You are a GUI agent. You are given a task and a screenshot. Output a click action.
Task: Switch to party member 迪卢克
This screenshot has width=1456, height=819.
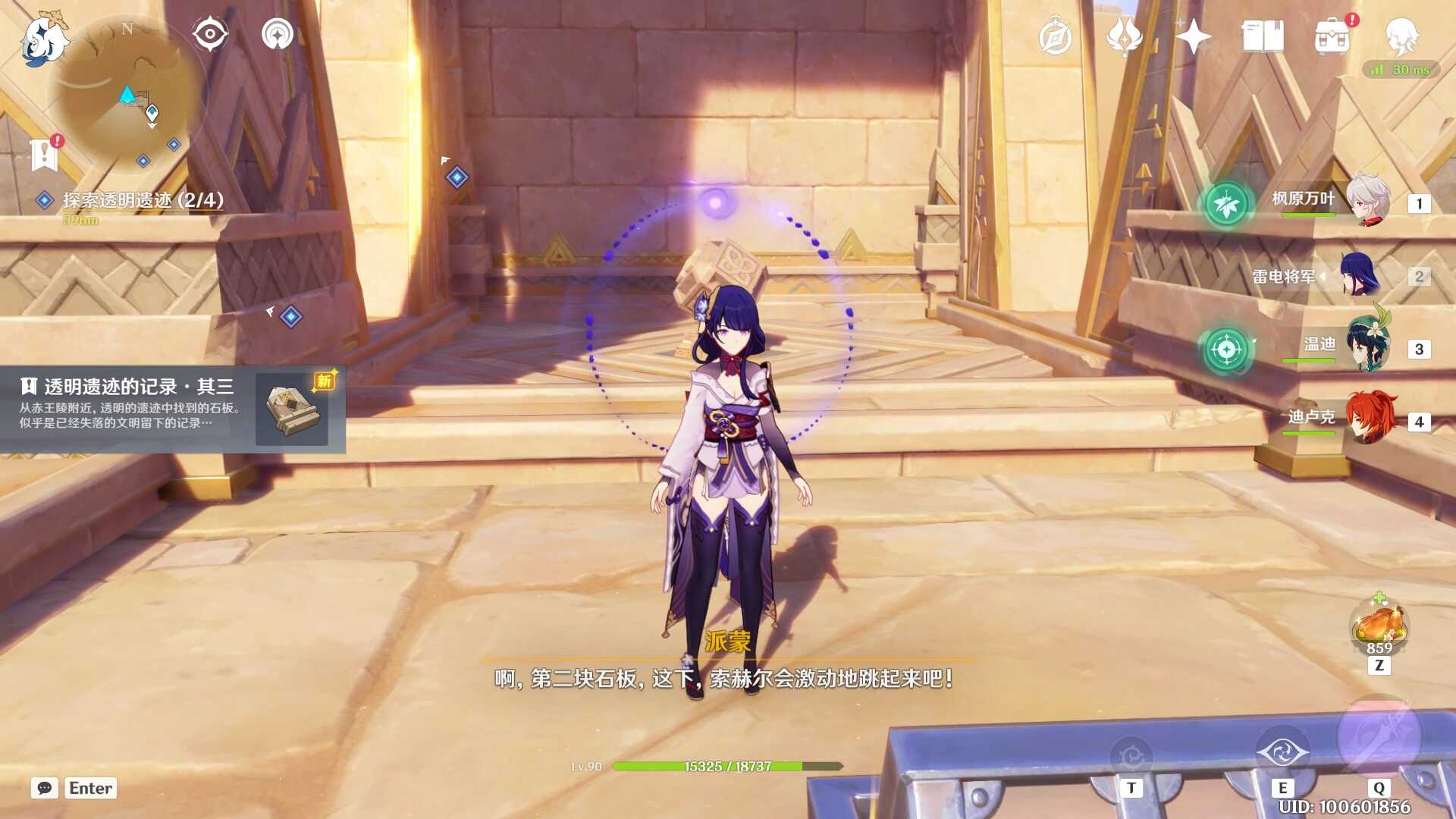pos(1368,419)
